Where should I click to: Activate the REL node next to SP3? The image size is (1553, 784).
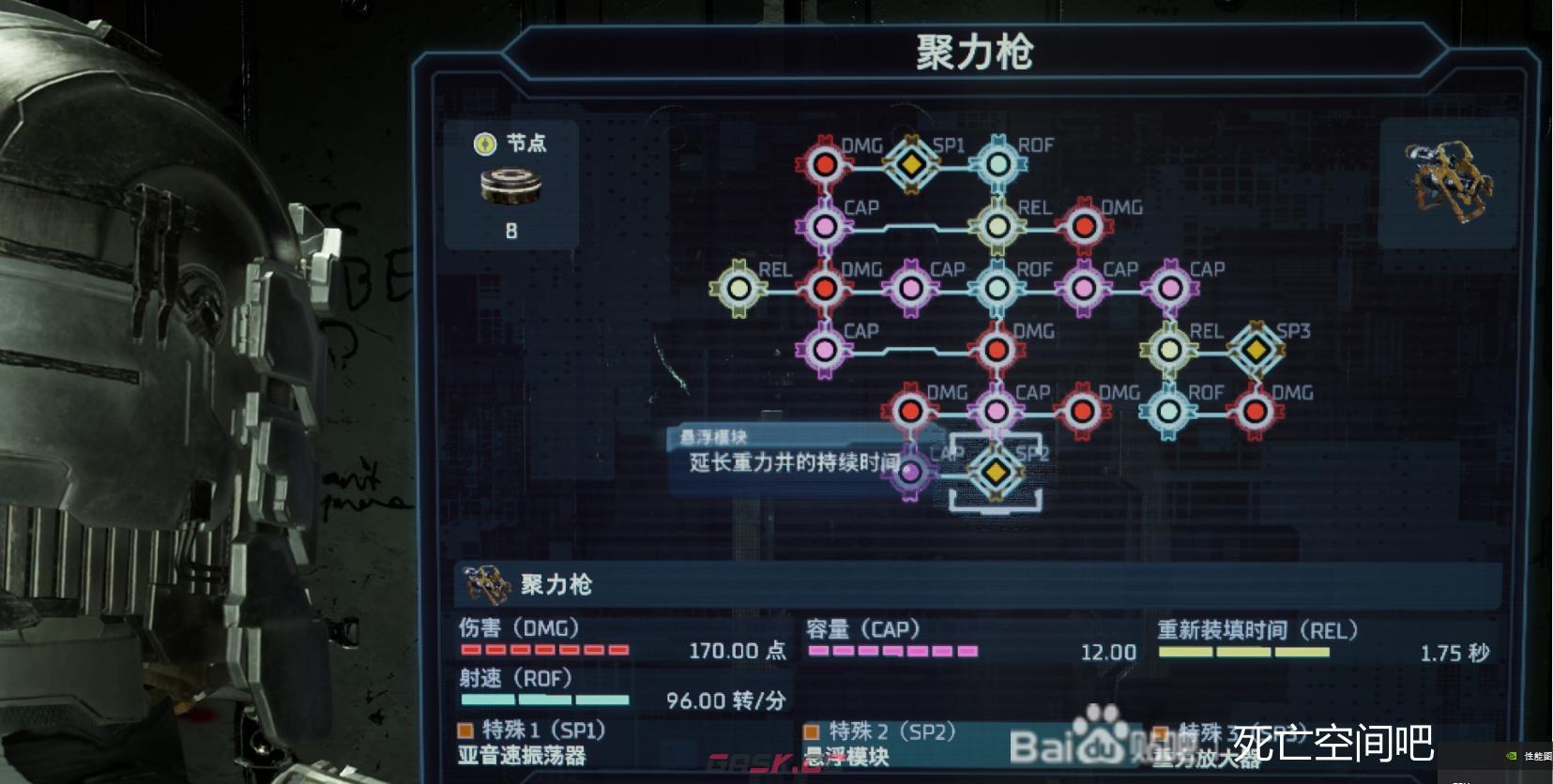pos(1169,349)
